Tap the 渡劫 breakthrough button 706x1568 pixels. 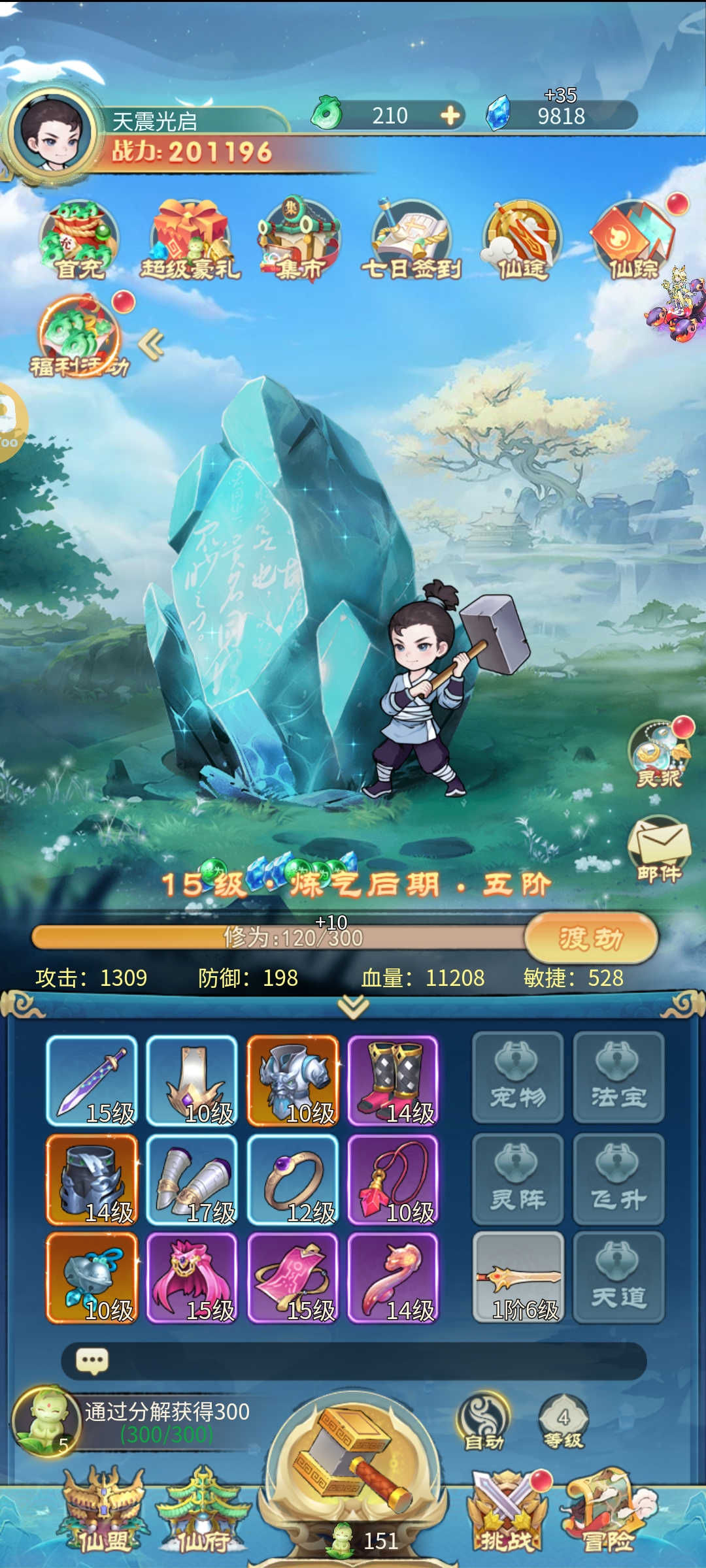point(590,938)
